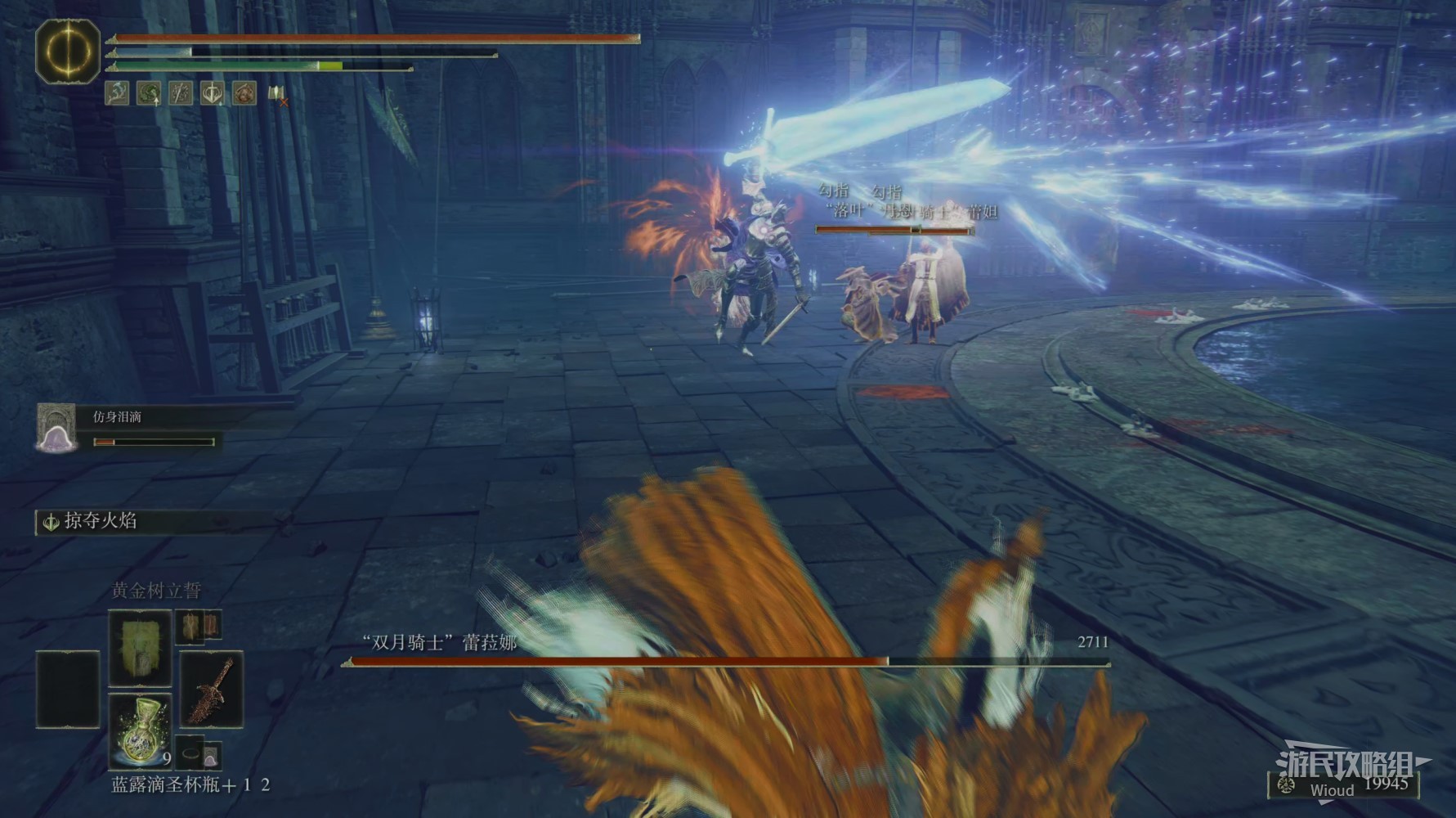Image resolution: width=1456 pixels, height=818 pixels.
Task: Select the small ring pouch item
Action: (x=191, y=753)
